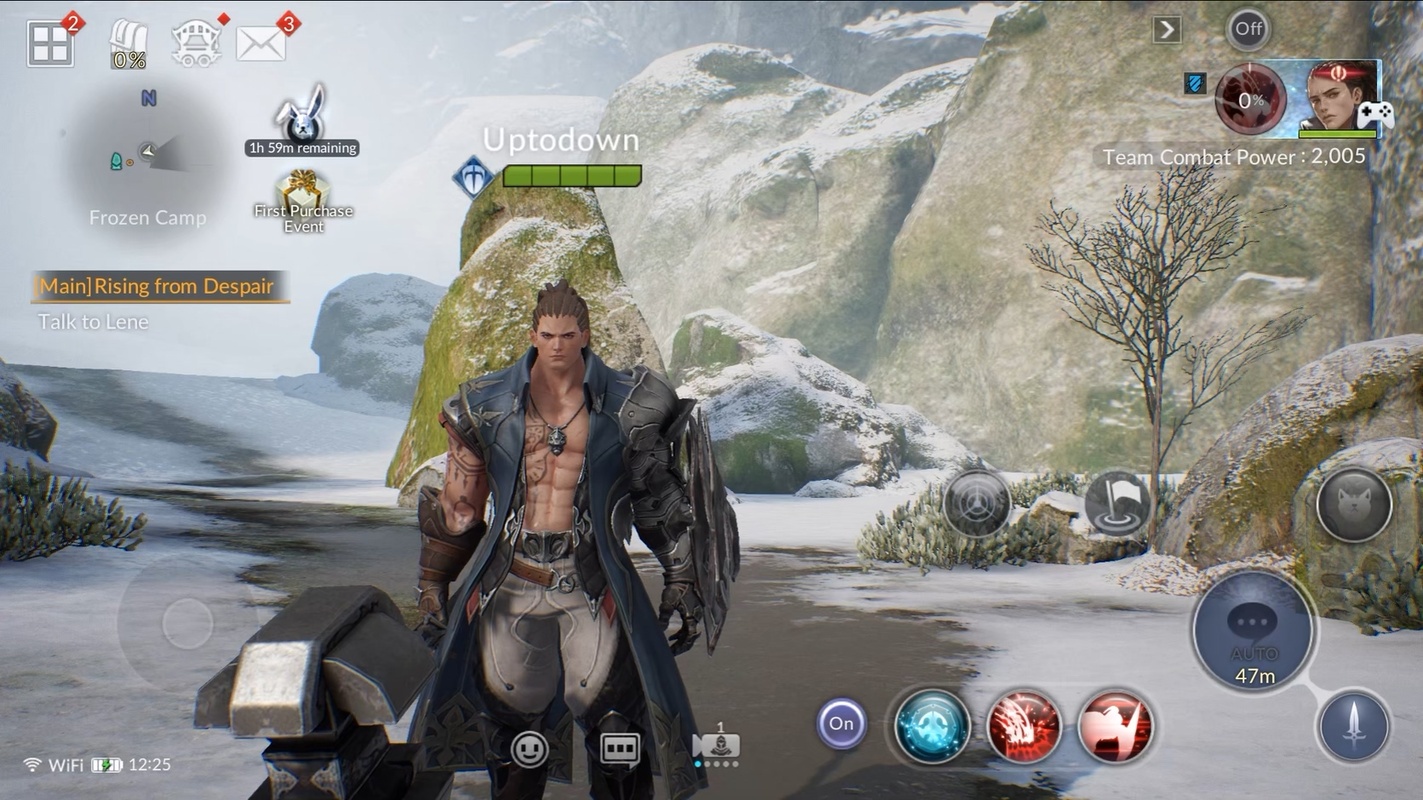Screen dimensions: 1423x800
Task: Toggle the Off button at top
Action: pos(1248,29)
